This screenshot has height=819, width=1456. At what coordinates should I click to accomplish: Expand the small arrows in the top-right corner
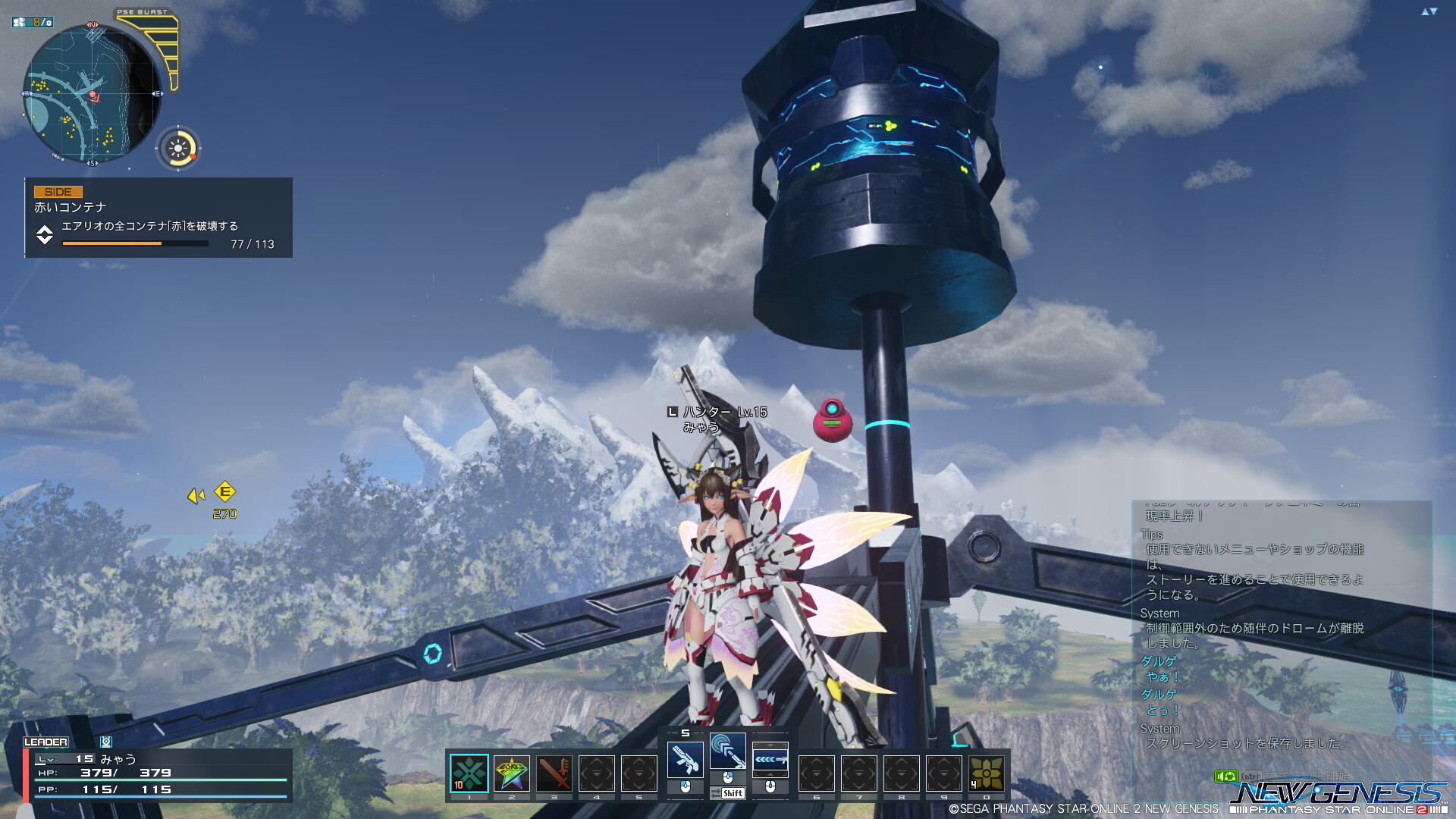(x=1429, y=11)
